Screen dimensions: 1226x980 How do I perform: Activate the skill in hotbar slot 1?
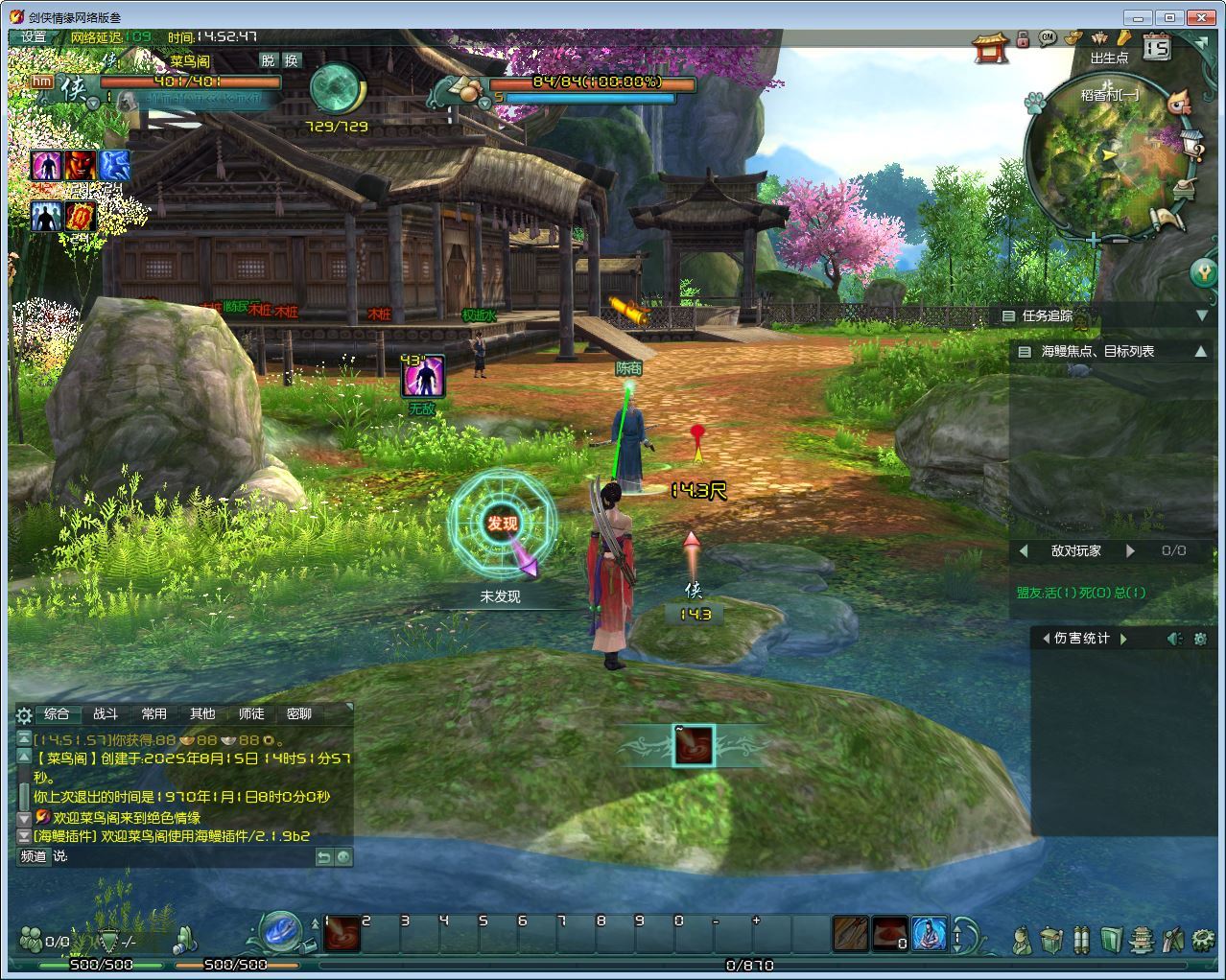(x=342, y=935)
